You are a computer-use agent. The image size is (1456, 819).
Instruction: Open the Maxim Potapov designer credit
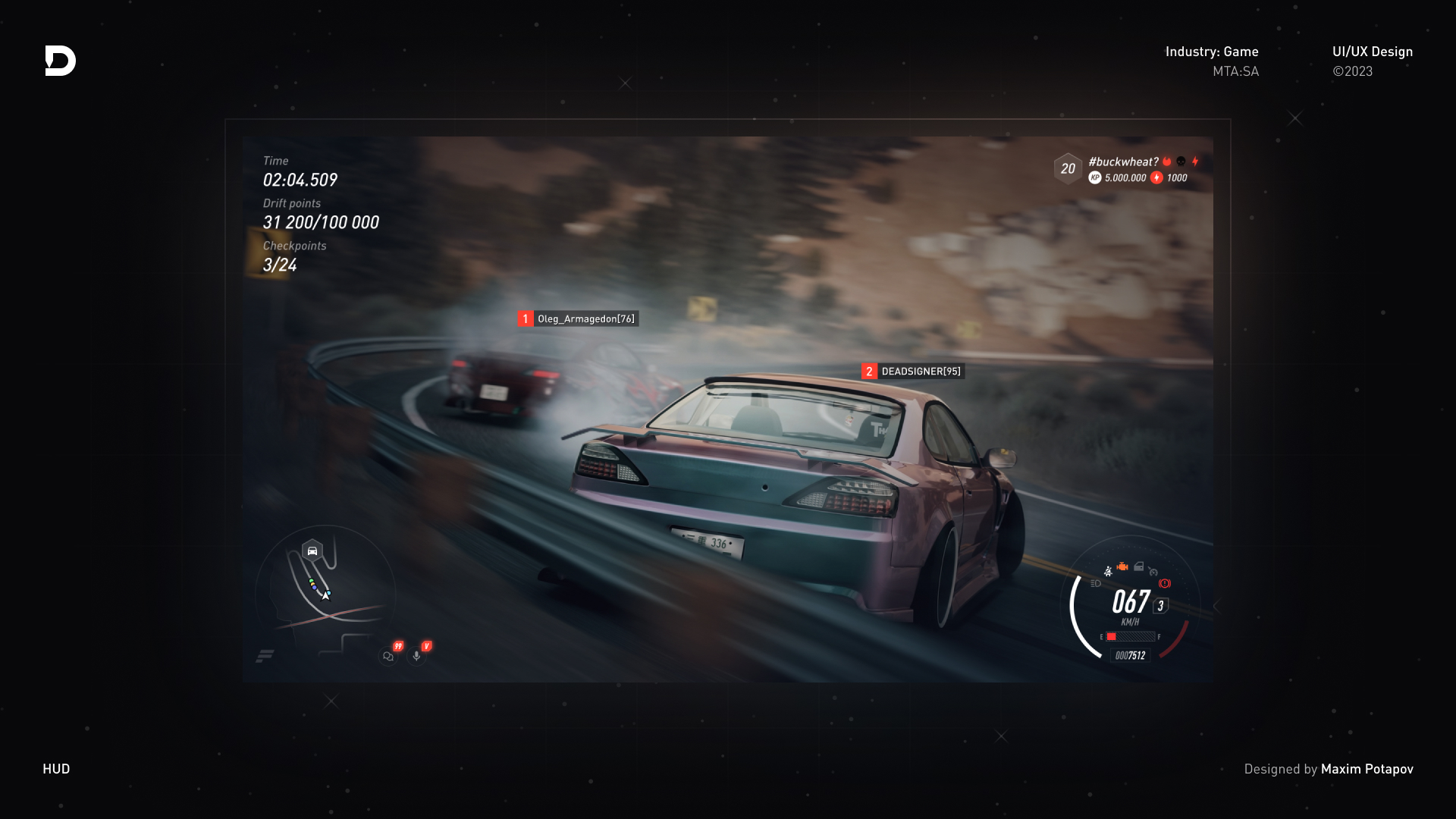coord(1367,769)
